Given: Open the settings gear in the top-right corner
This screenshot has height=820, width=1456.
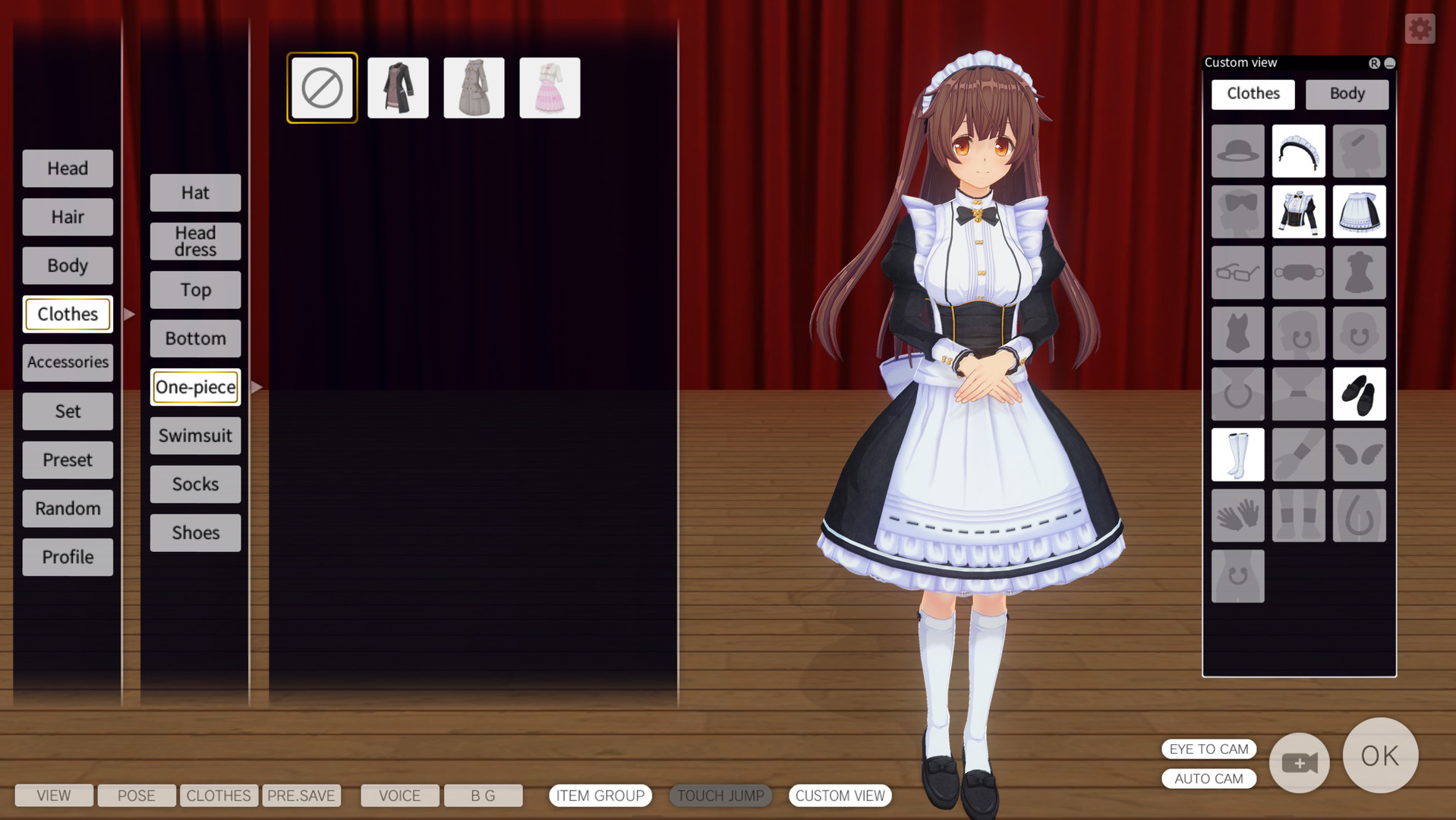Looking at the screenshot, I should click(1419, 28).
